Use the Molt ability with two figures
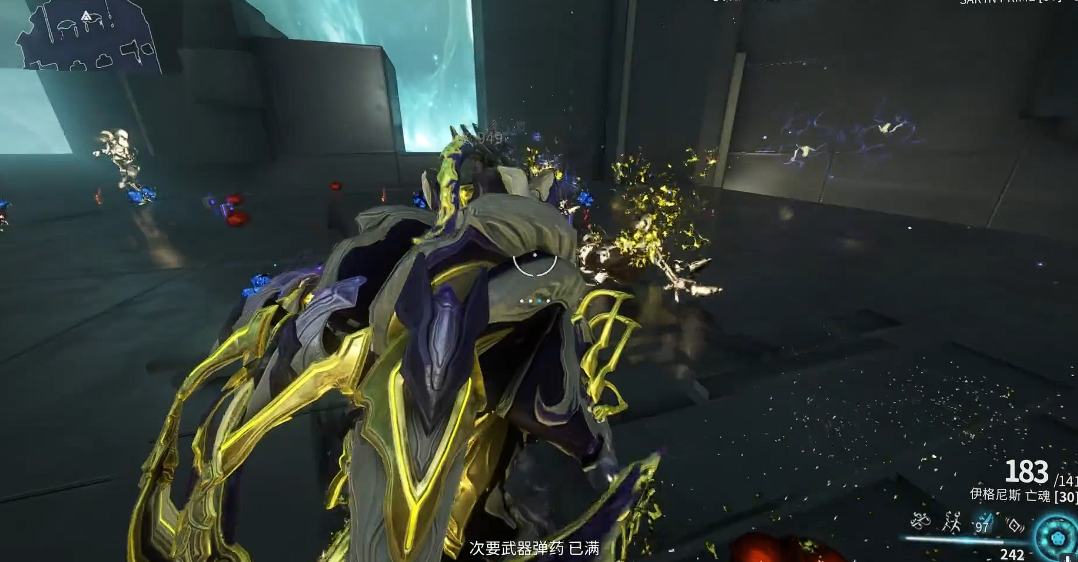Screen dimensions: 1078x562 click(951, 521)
